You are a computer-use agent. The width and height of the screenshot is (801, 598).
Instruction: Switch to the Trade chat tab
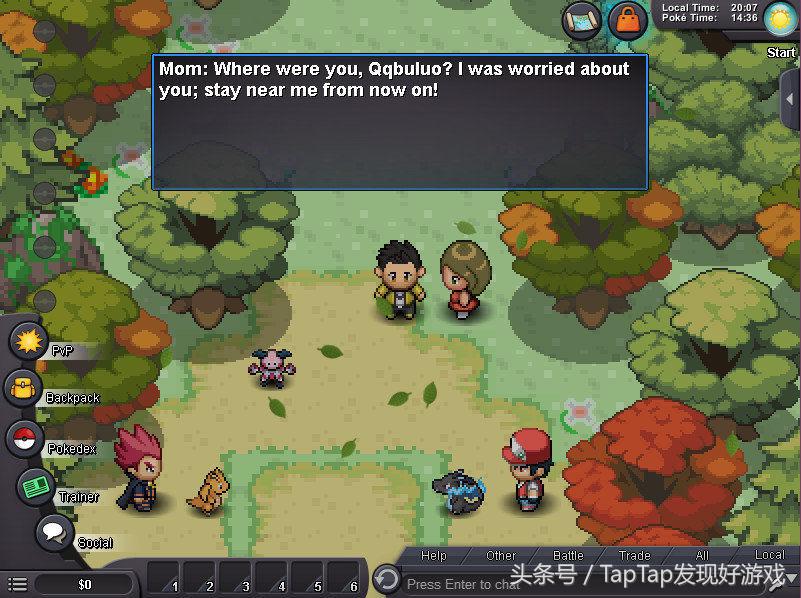(x=634, y=556)
